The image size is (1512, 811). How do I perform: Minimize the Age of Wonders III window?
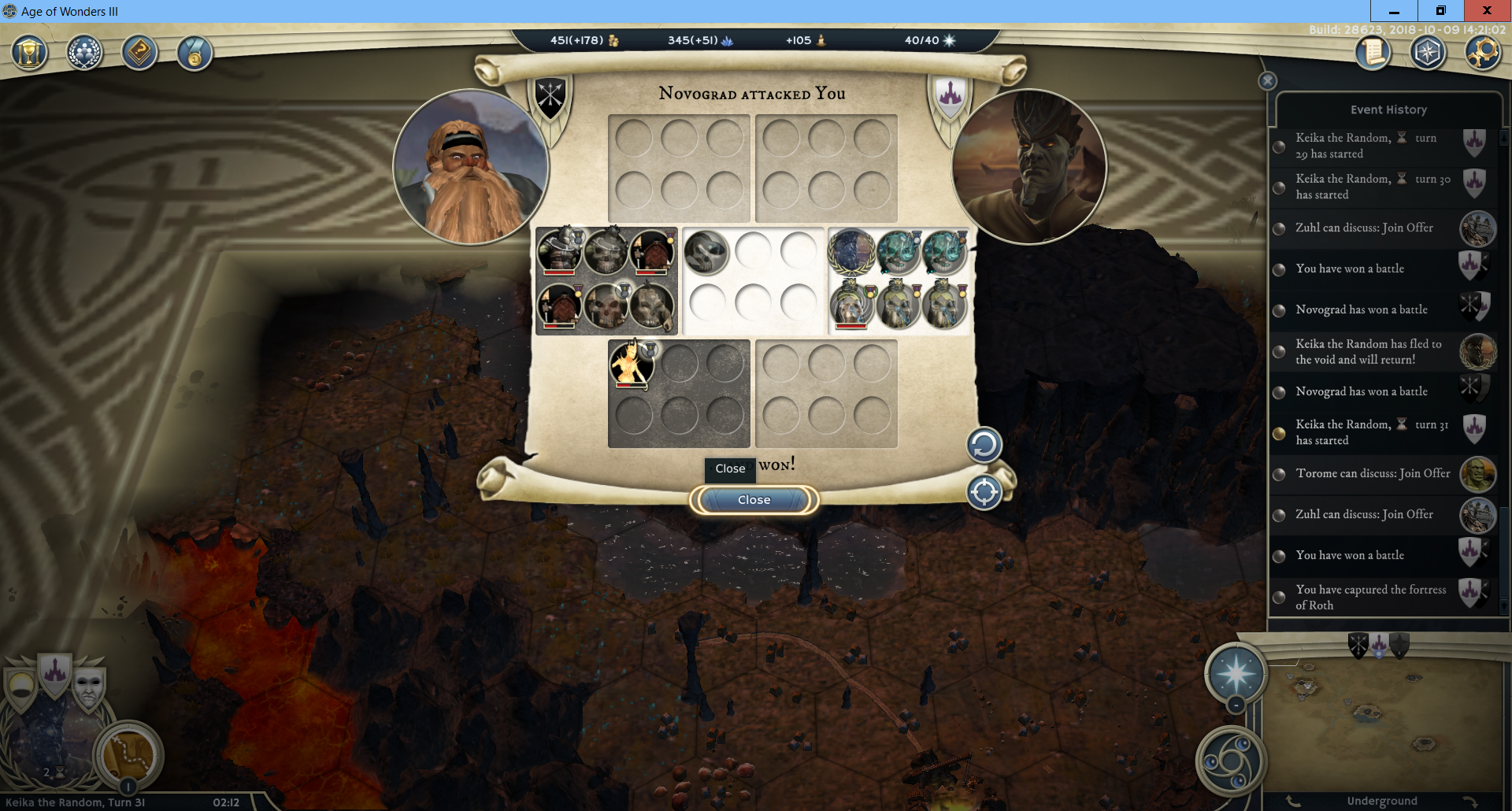pyautogui.click(x=1394, y=11)
